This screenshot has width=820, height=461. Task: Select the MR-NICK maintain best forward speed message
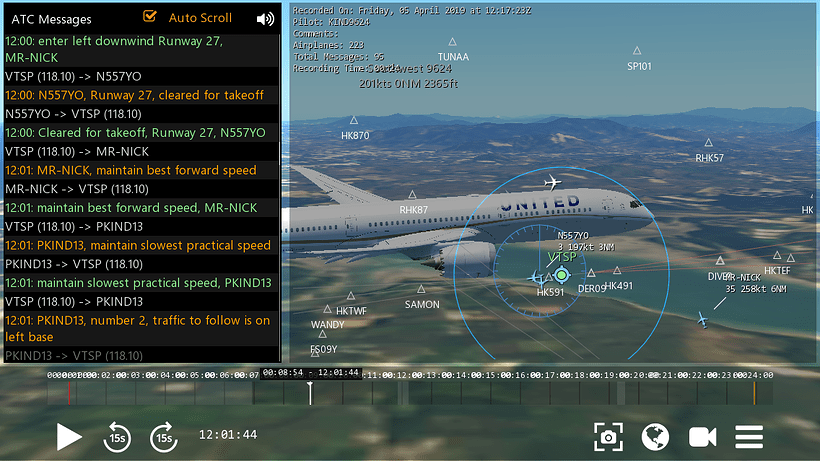point(131,170)
